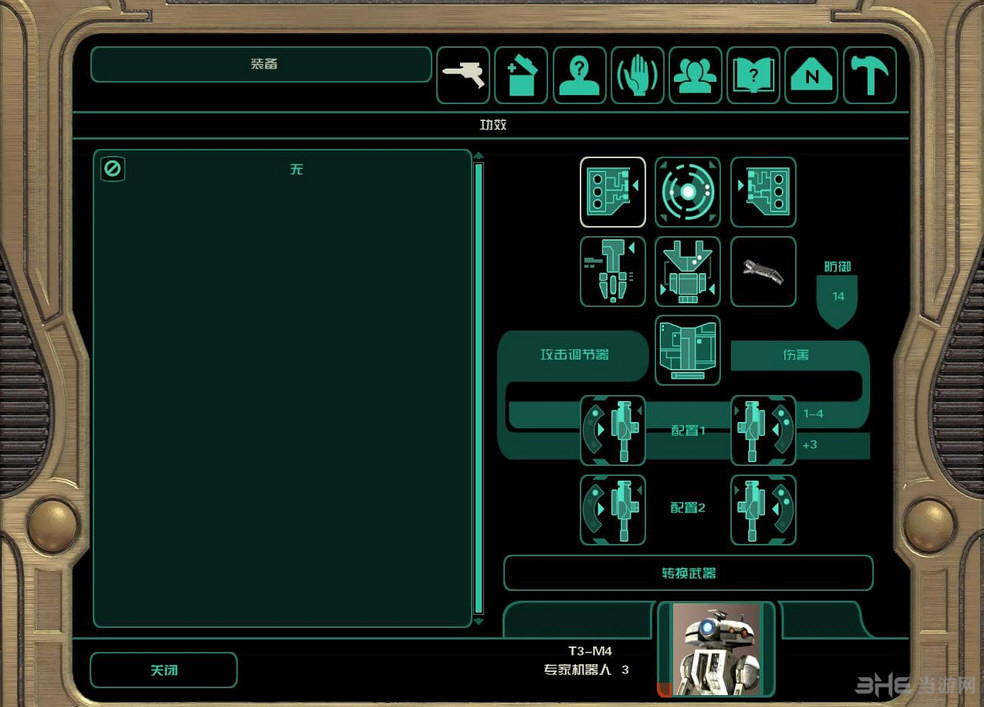The width and height of the screenshot is (984, 707).
Task: Switch to the abilities tab with the hand icon
Action: [637, 76]
